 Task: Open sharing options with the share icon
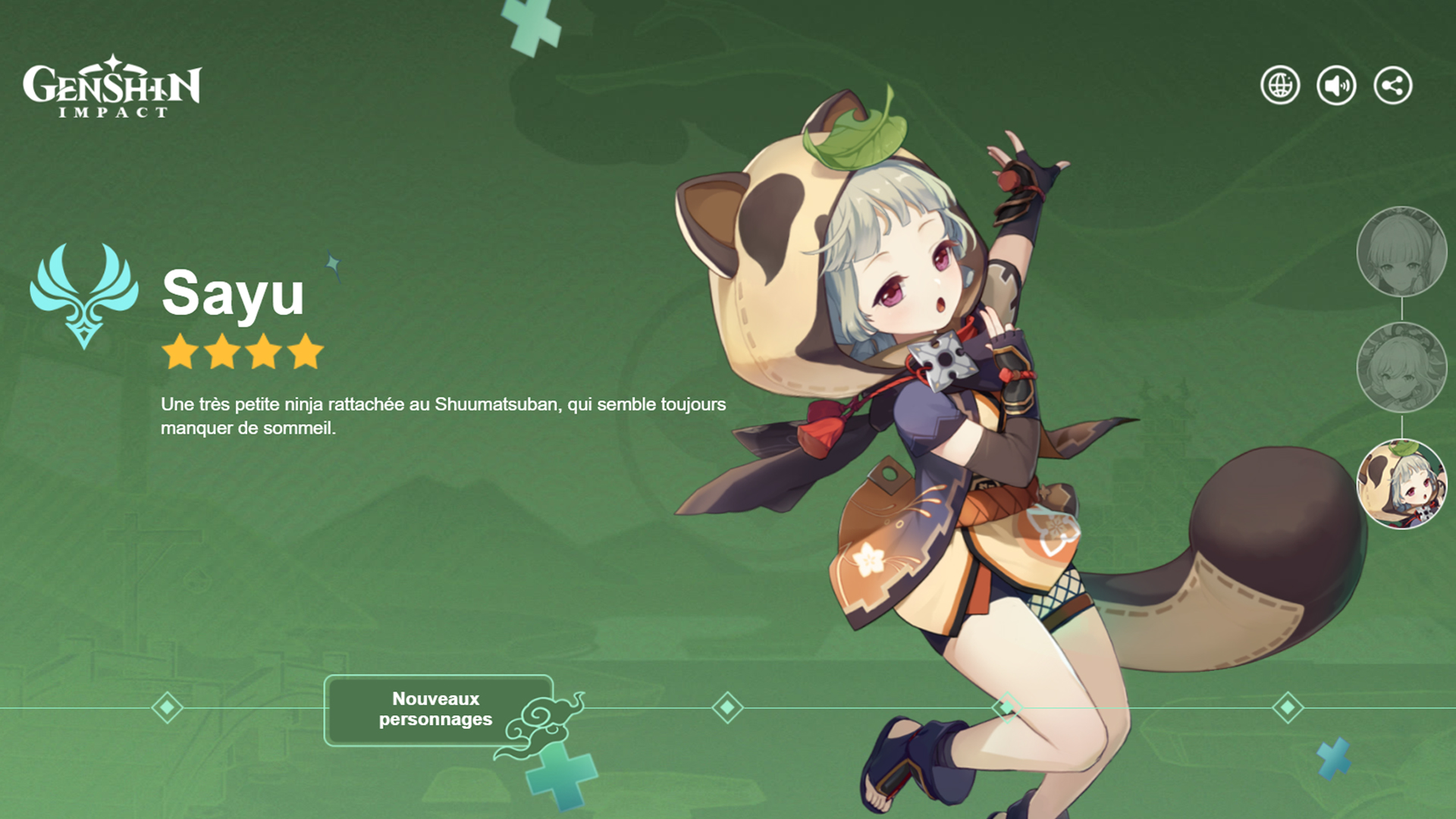point(1392,86)
